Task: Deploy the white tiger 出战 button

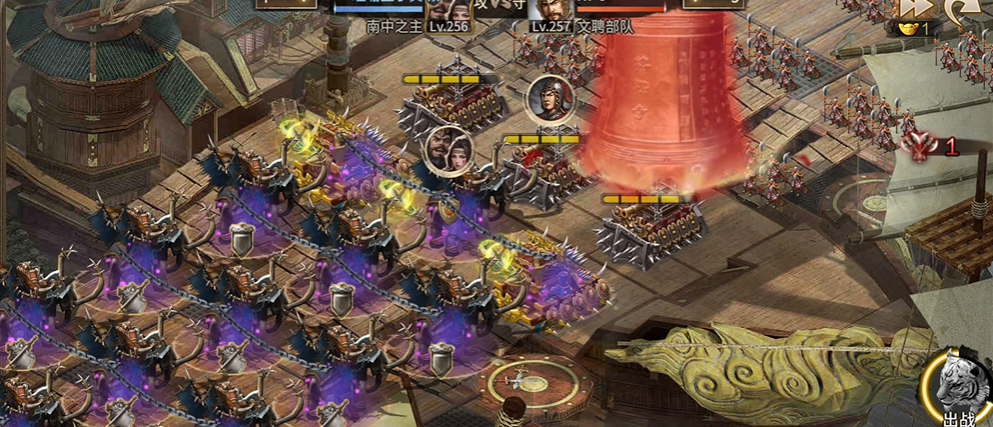Action: click(x=963, y=390)
